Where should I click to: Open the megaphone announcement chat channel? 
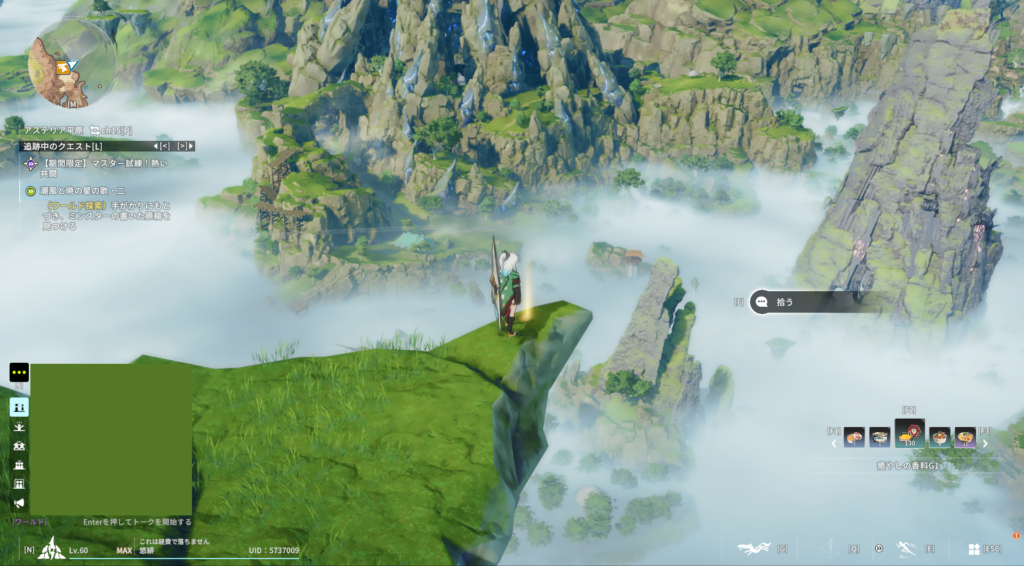[x=19, y=503]
